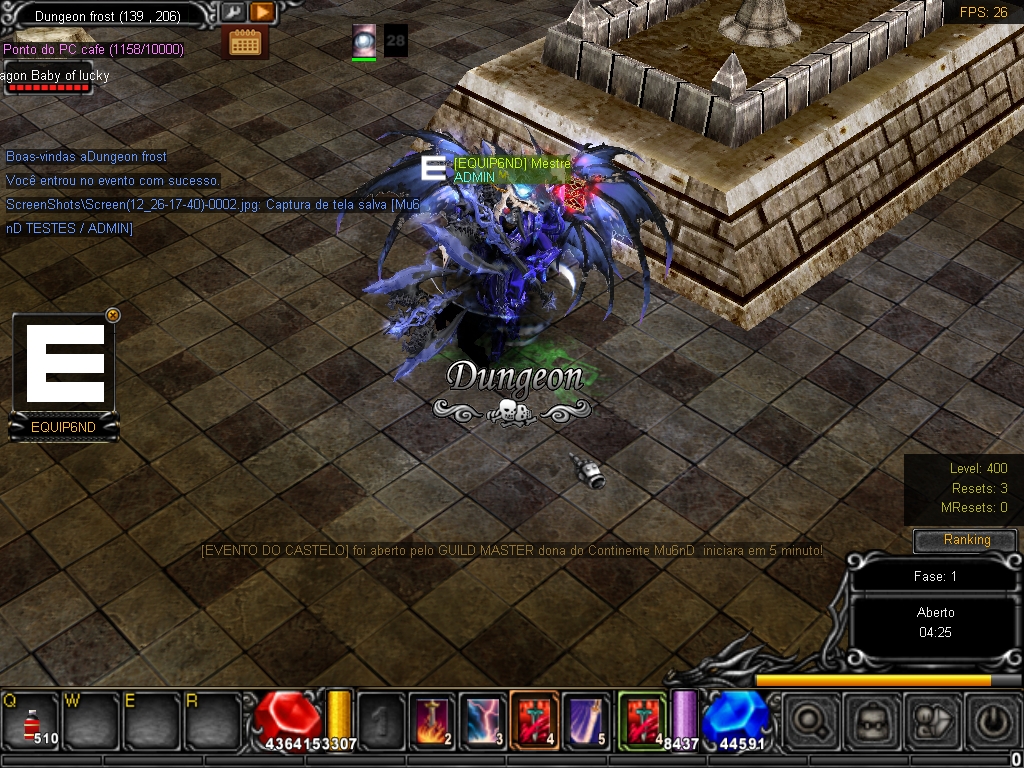Use the red potion in slot Q
Image resolution: width=1024 pixels, height=768 pixels.
30,718
